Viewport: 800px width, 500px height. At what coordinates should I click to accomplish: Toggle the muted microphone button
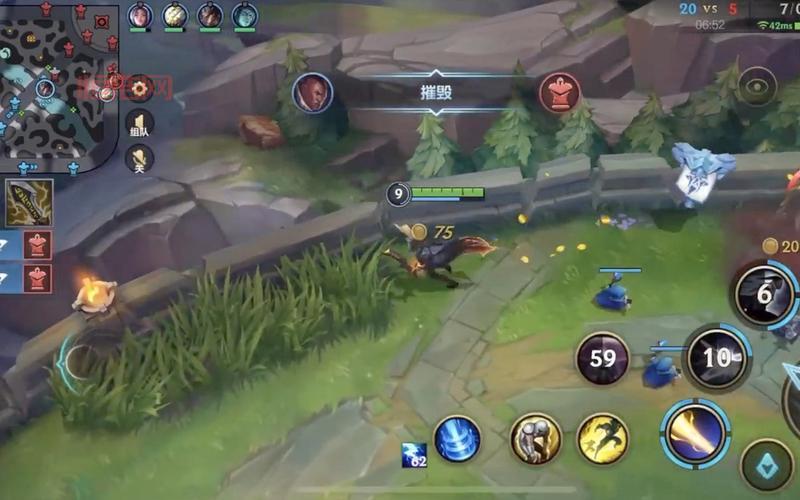[139, 158]
